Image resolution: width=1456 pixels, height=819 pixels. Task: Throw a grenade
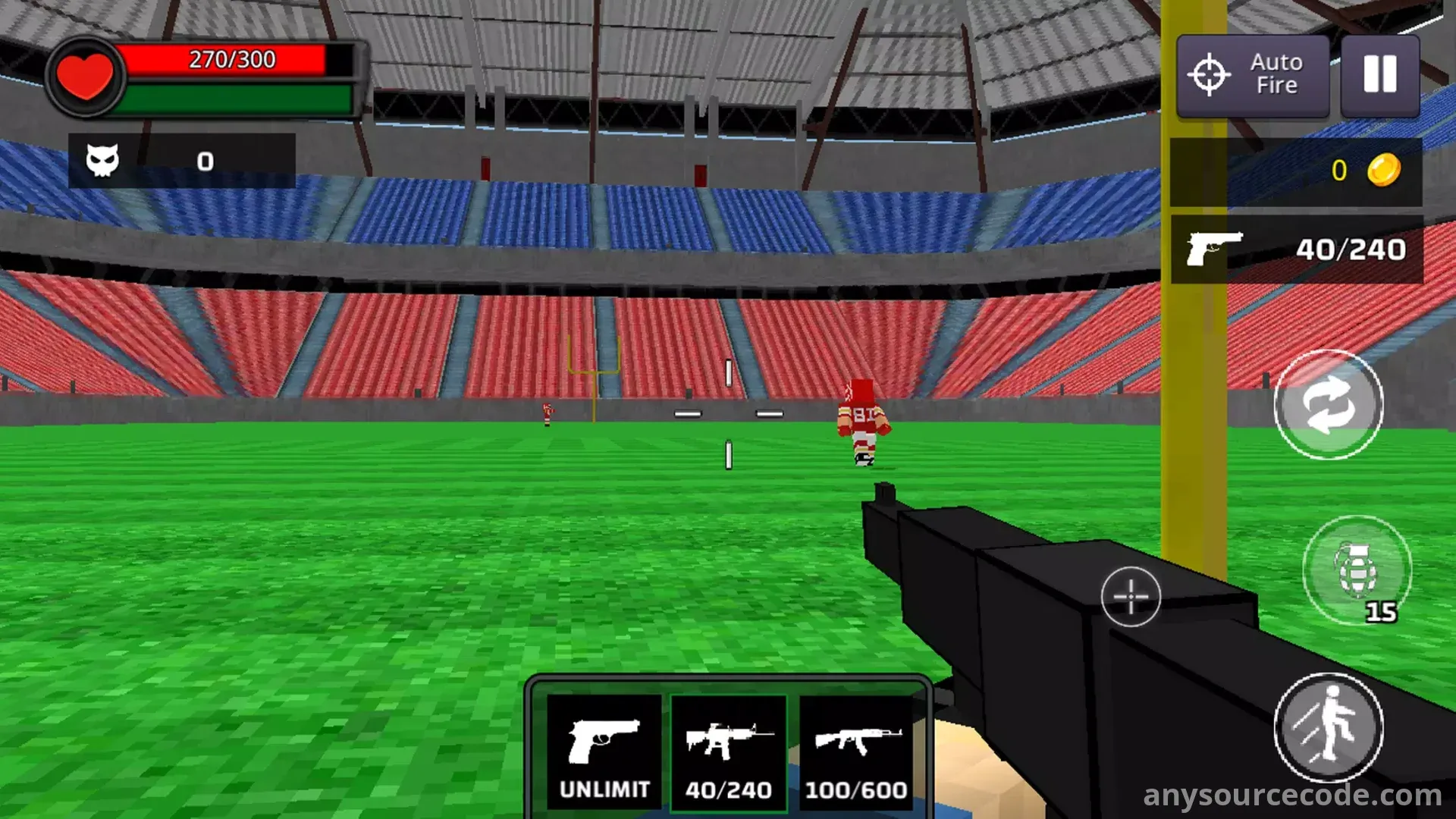click(x=1356, y=570)
